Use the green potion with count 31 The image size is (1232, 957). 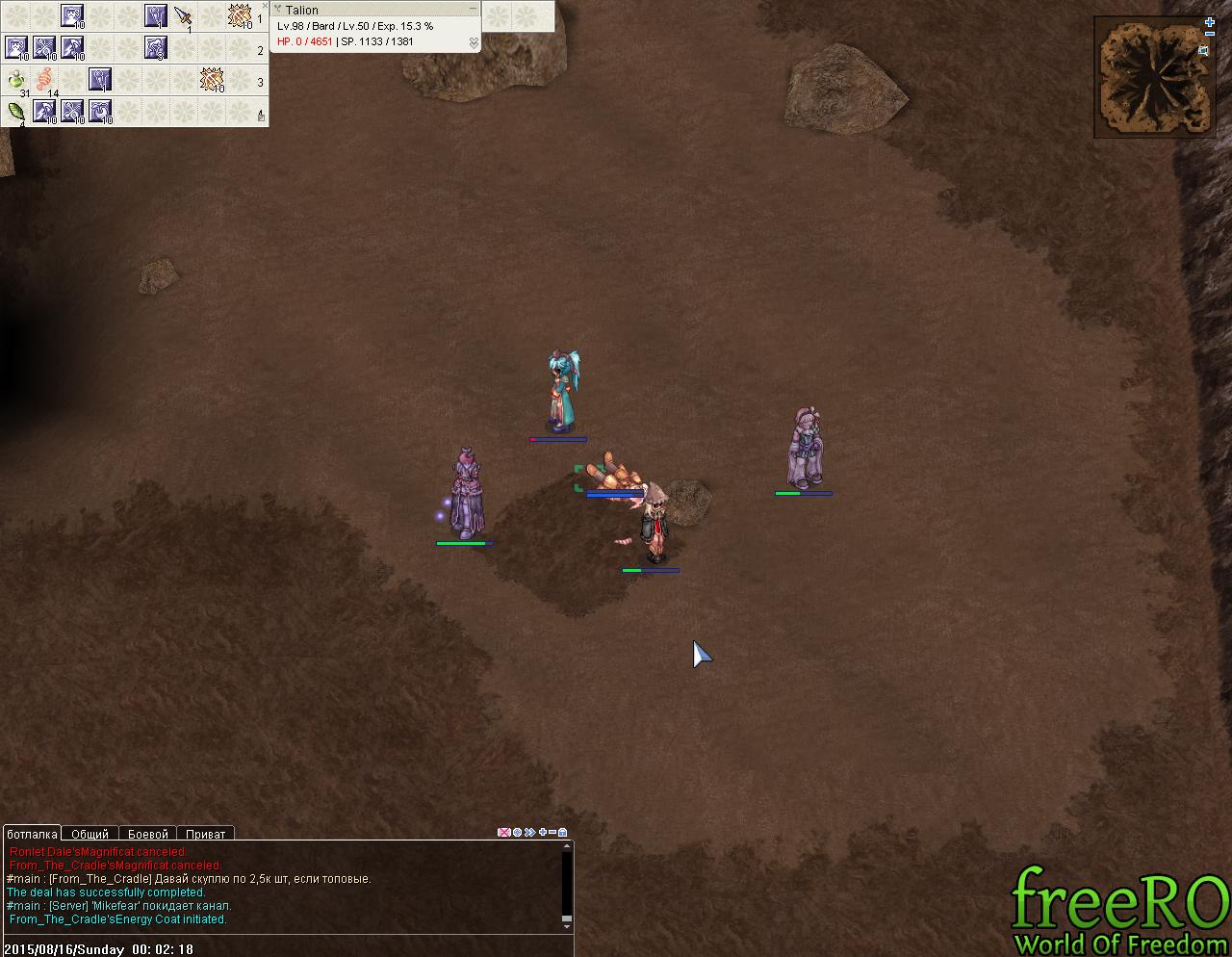[x=16, y=81]
